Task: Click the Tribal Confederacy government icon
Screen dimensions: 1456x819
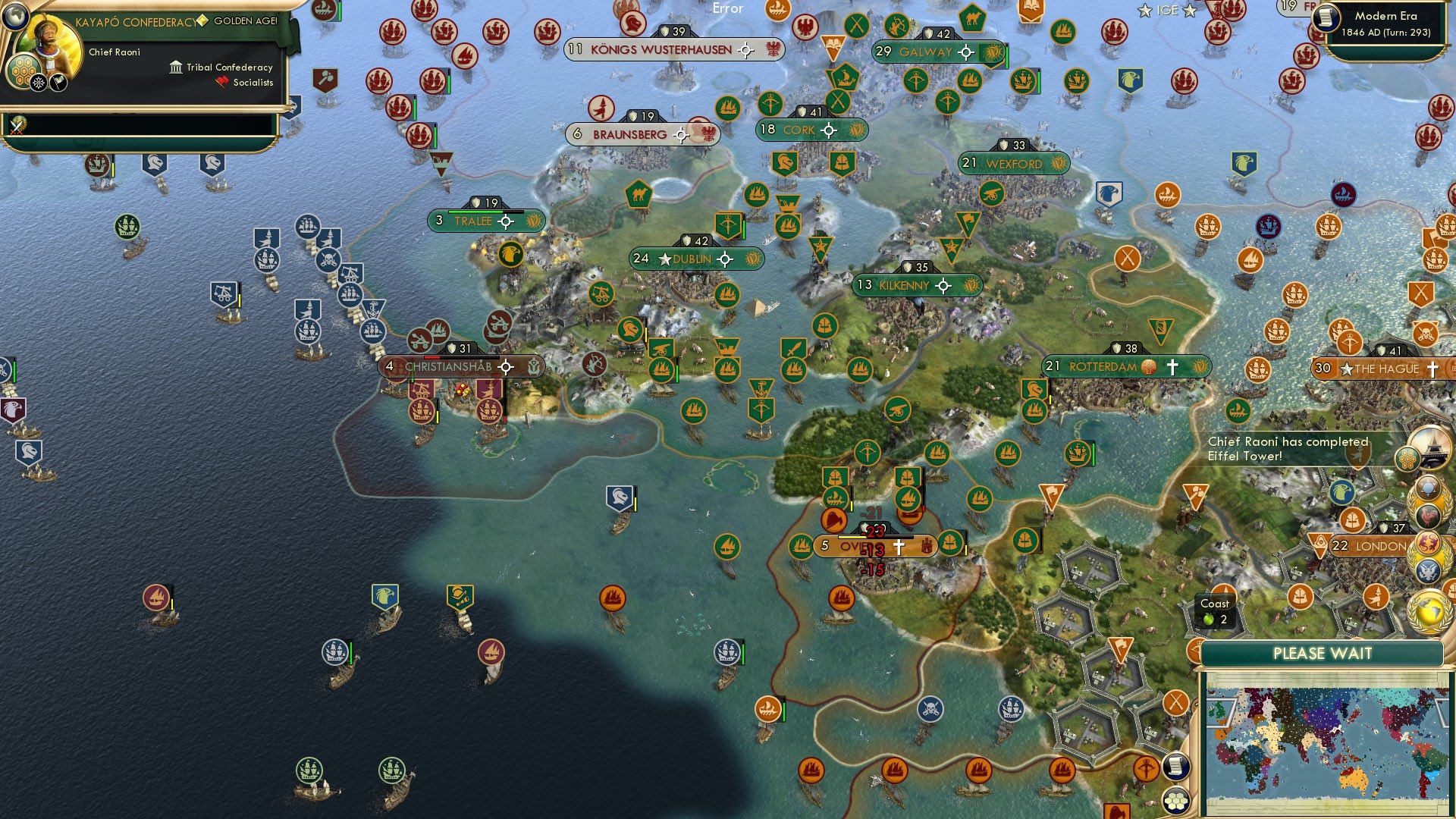Action: (x=174, y=67)
